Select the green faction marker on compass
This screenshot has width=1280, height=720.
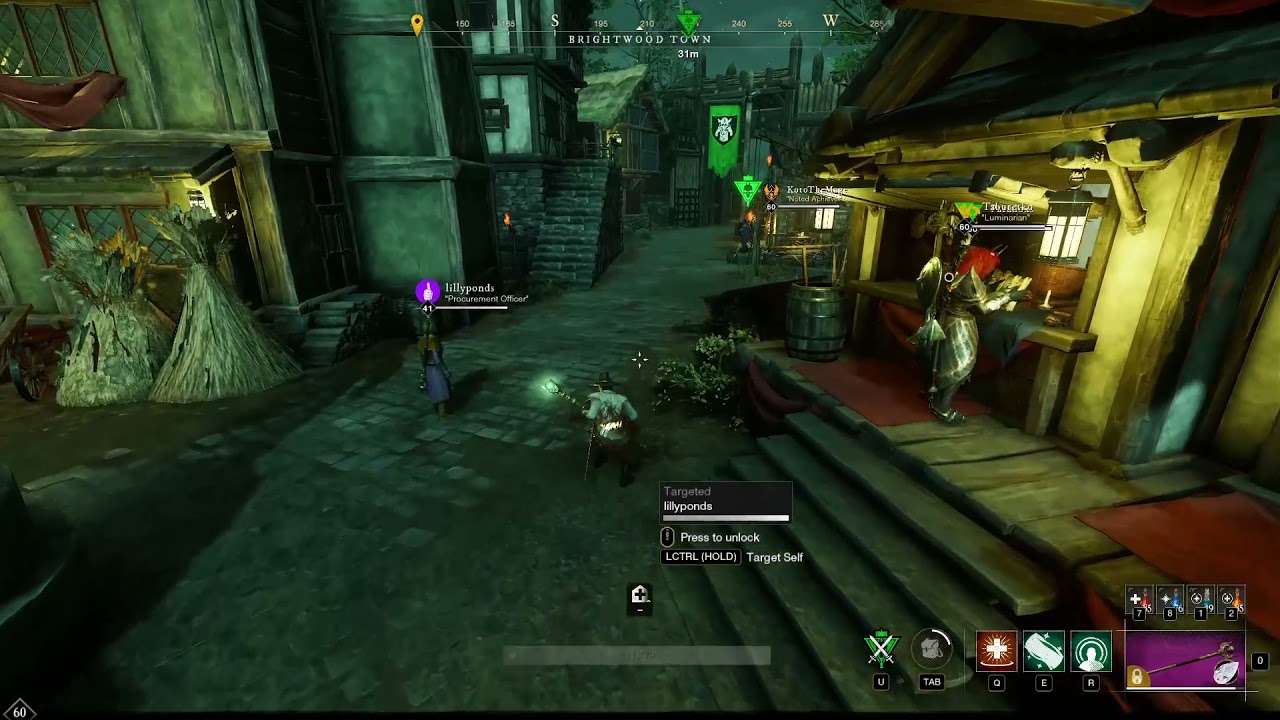click(688, 21)
